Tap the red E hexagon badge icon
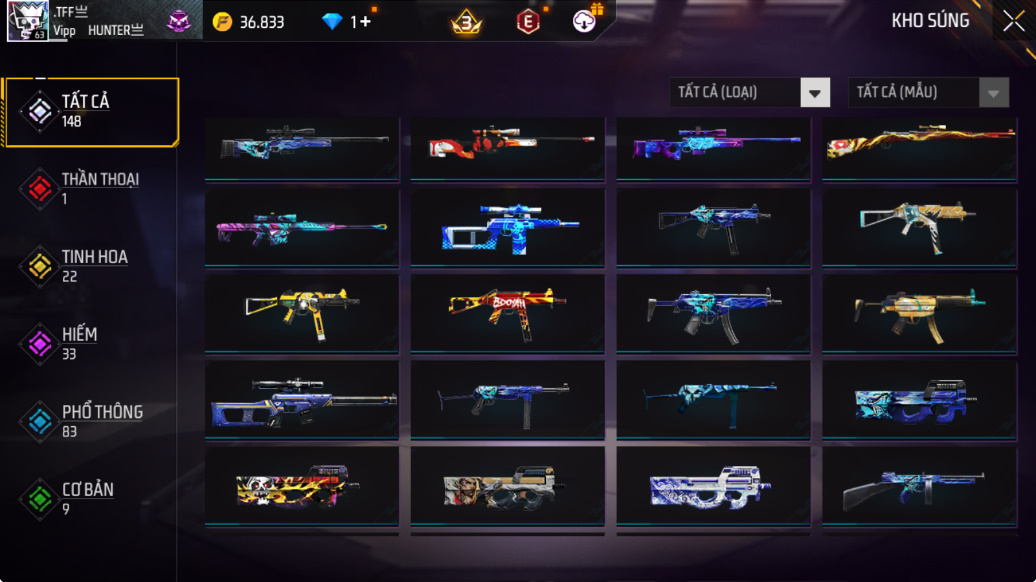Screen dimensions: 1036x582 tap(527, 22)
